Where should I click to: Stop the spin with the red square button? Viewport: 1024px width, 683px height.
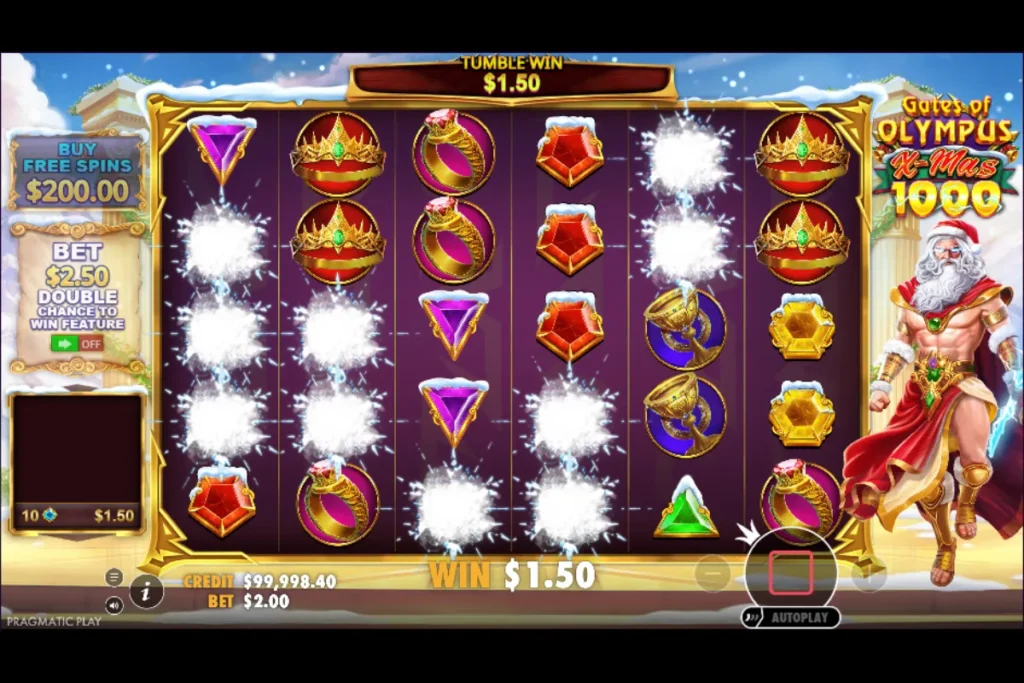[790, 573]
